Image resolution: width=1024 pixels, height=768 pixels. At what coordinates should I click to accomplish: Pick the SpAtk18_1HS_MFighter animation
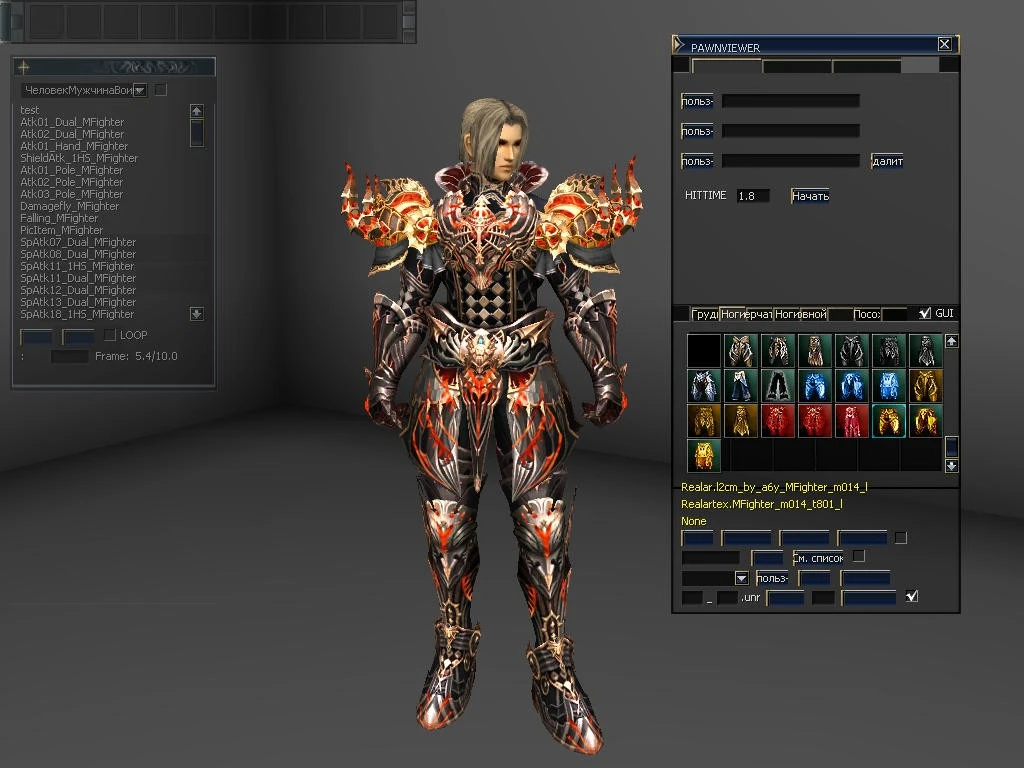[x=77, y=314]
